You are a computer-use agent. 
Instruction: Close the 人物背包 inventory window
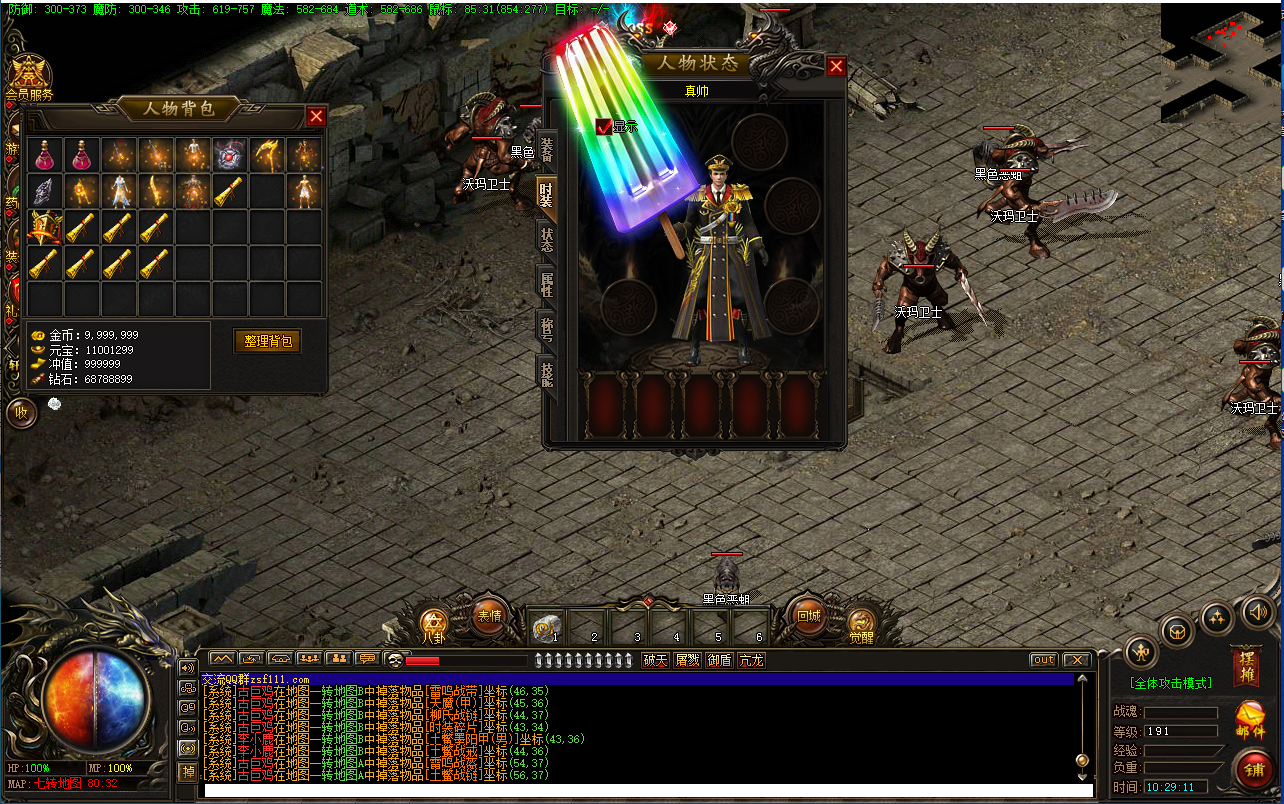pos(316,116)
